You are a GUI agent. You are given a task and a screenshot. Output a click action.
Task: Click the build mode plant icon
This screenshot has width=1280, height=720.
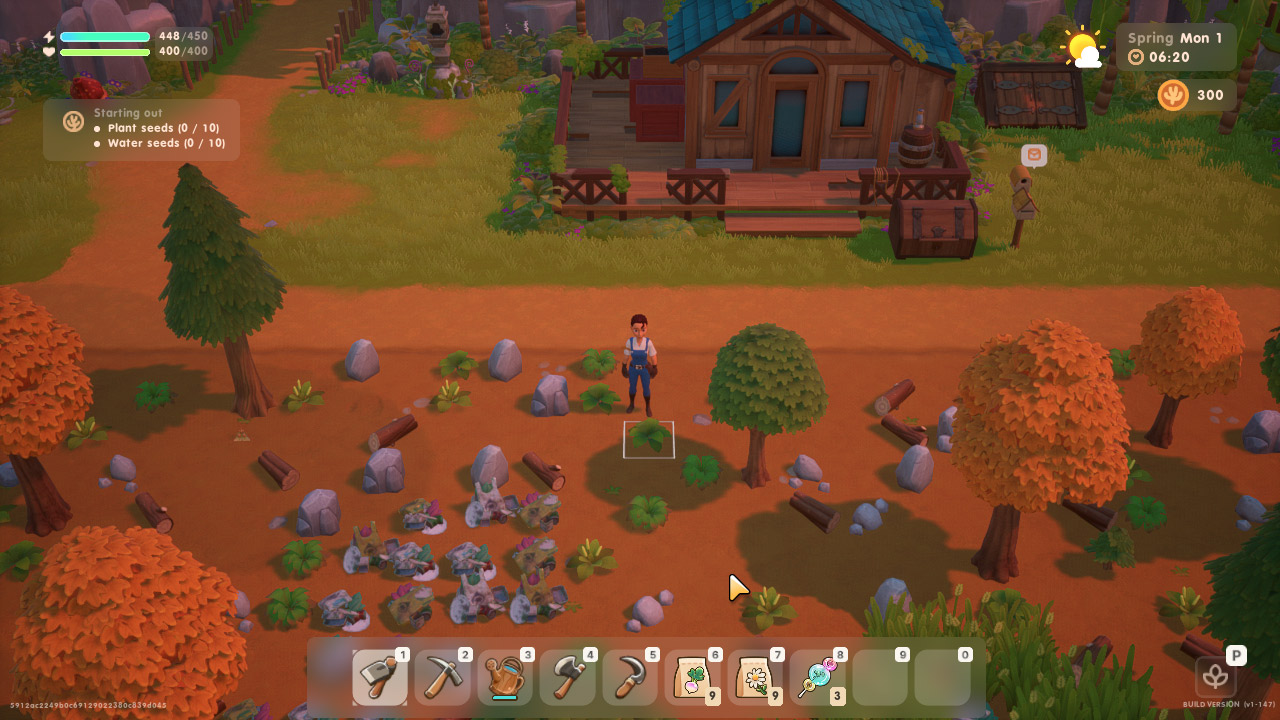click(1215, 677)
